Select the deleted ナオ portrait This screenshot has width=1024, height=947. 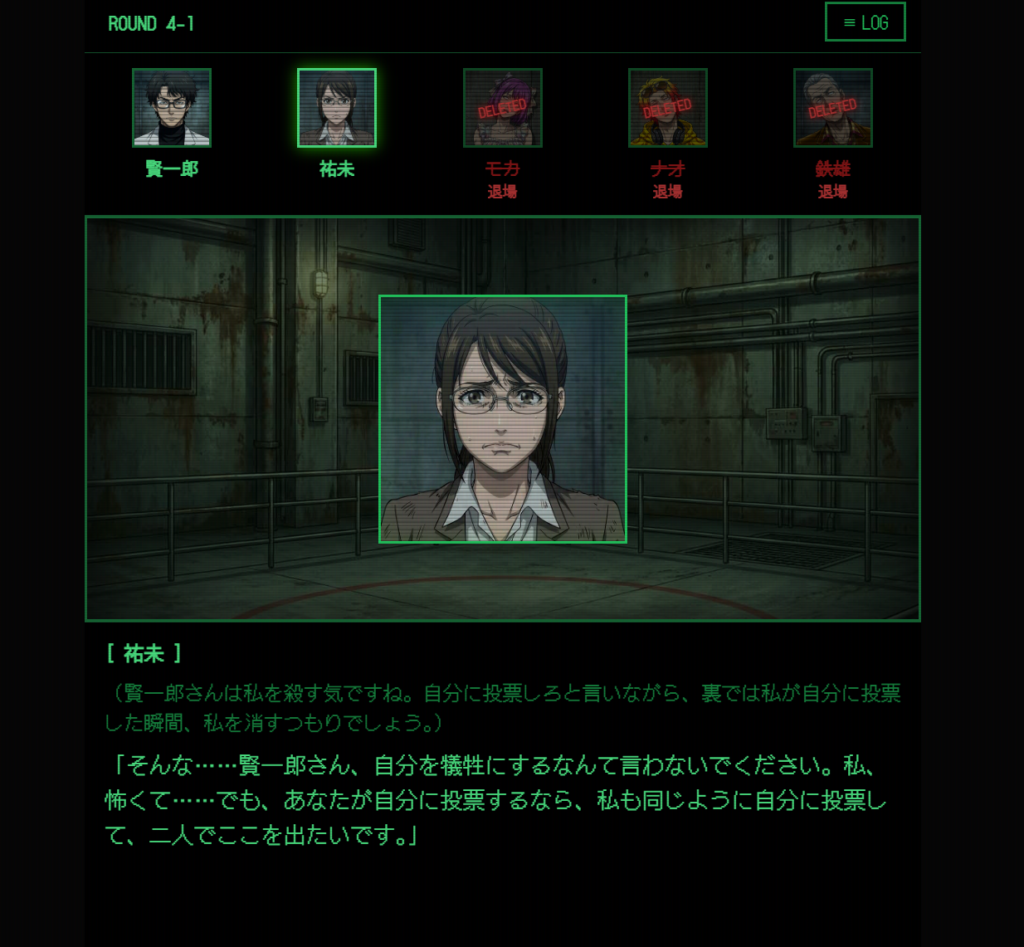coord(667,108)
